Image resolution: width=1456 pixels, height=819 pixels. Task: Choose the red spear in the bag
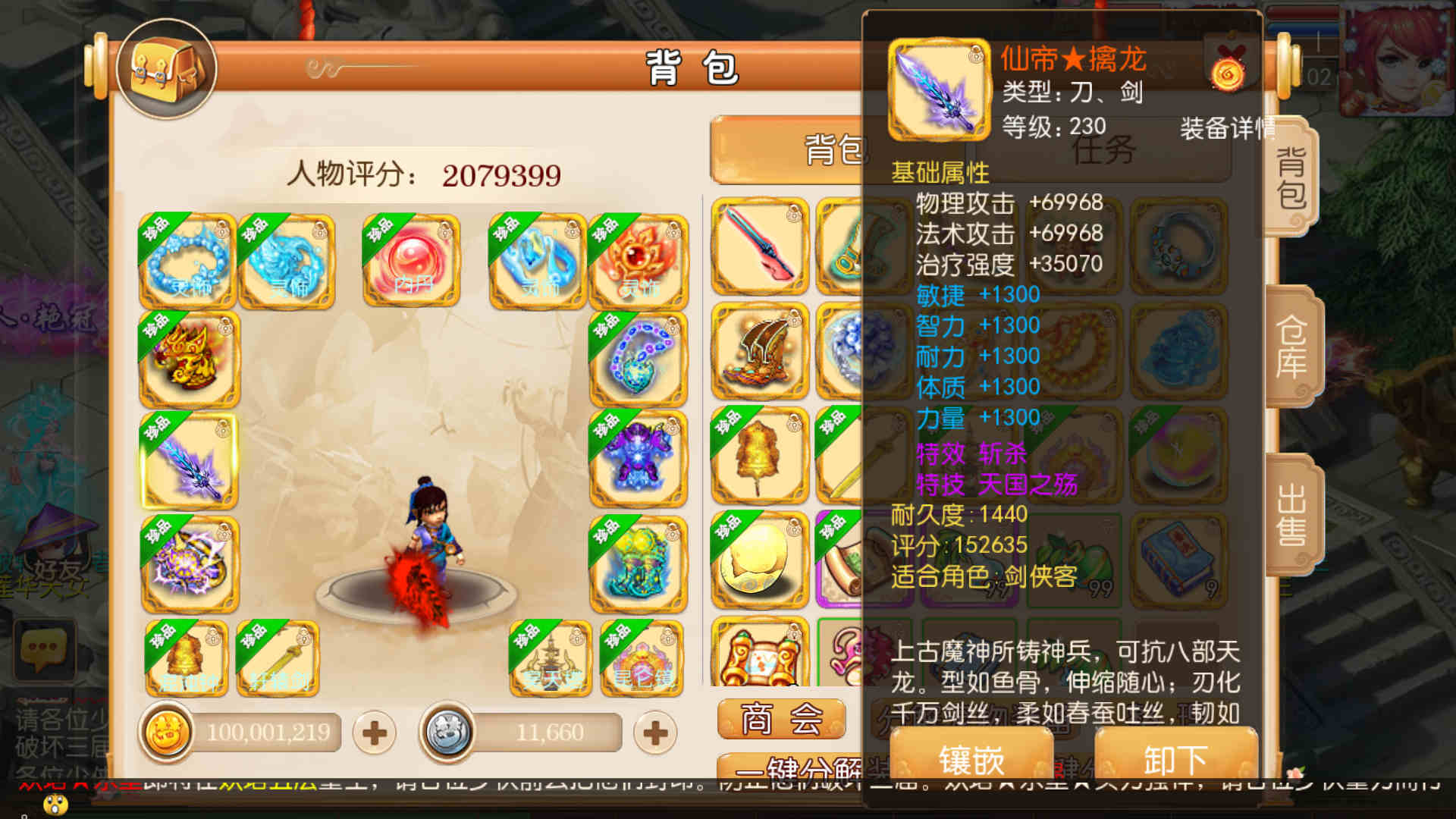pos(760,246)
